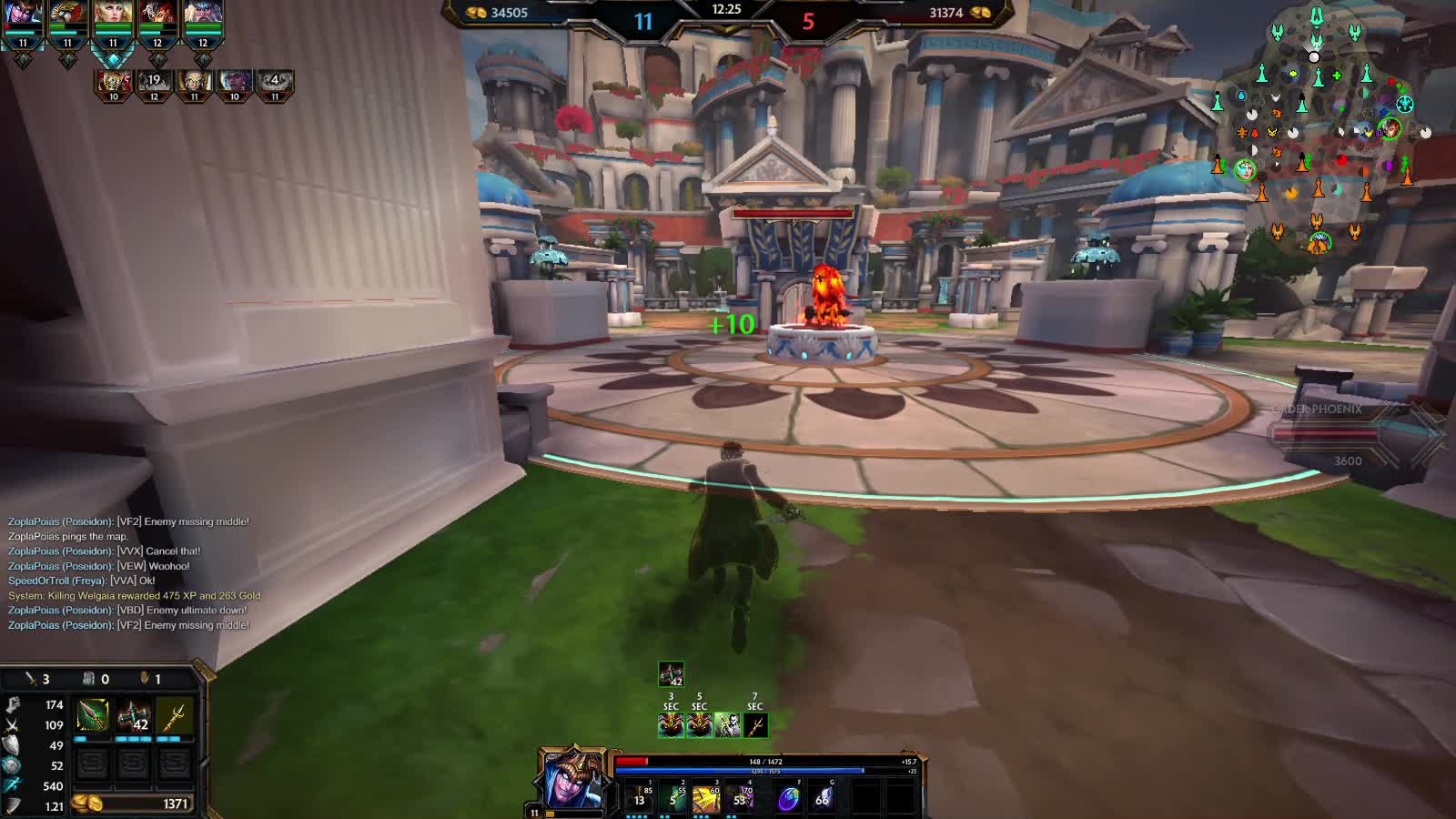Click the dead enemy portrait showing 4

274,83
